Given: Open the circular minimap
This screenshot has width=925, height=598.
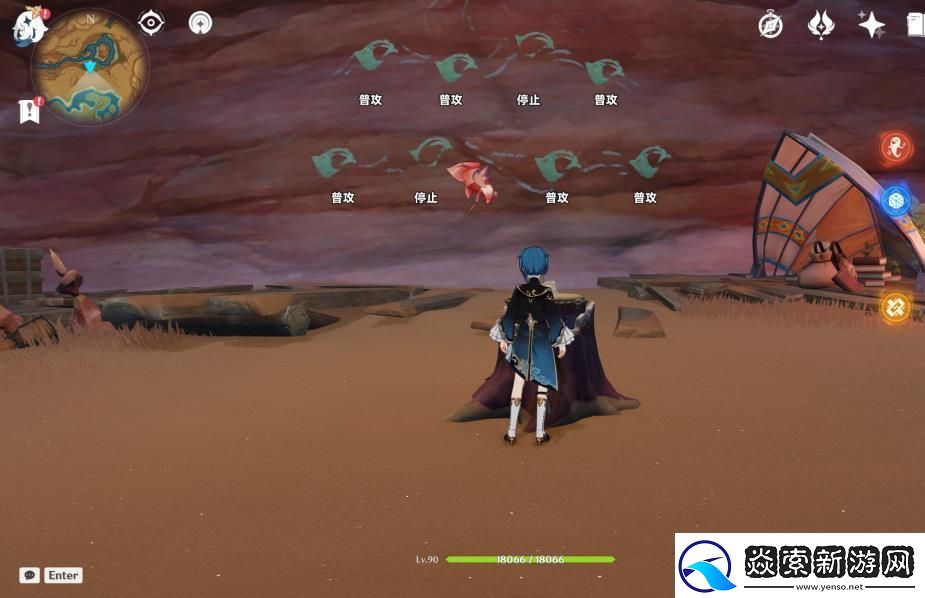Looking at the screenshot, I should (90, 68).
